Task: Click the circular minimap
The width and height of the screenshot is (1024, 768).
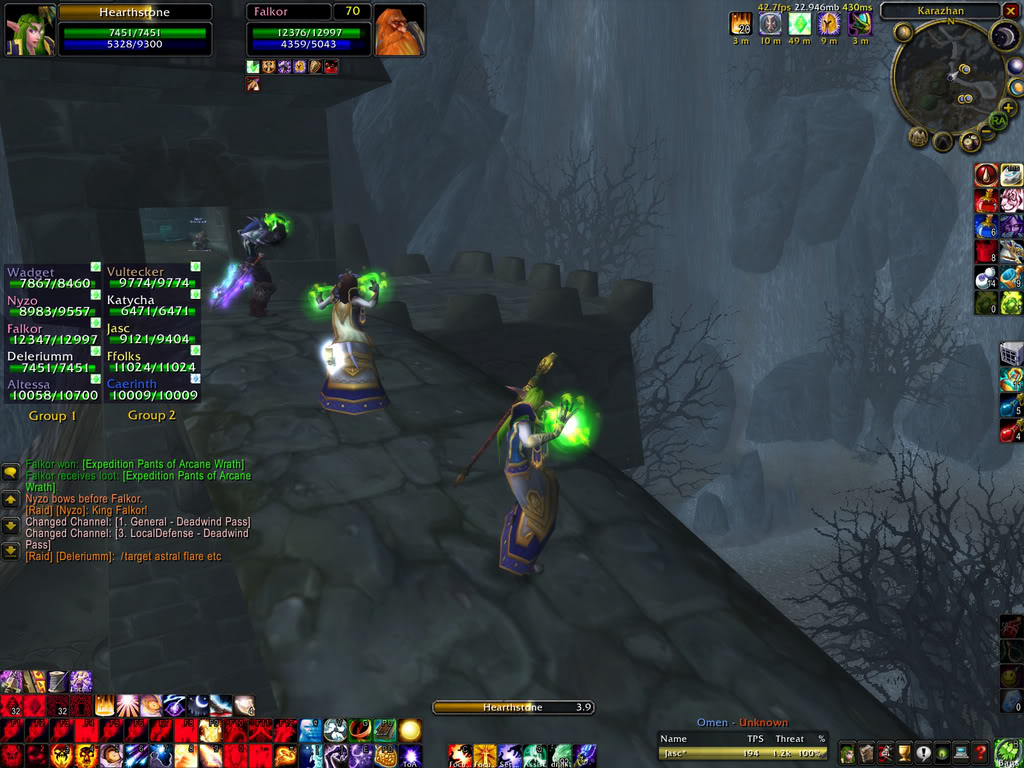Action: tap(947, 78)
